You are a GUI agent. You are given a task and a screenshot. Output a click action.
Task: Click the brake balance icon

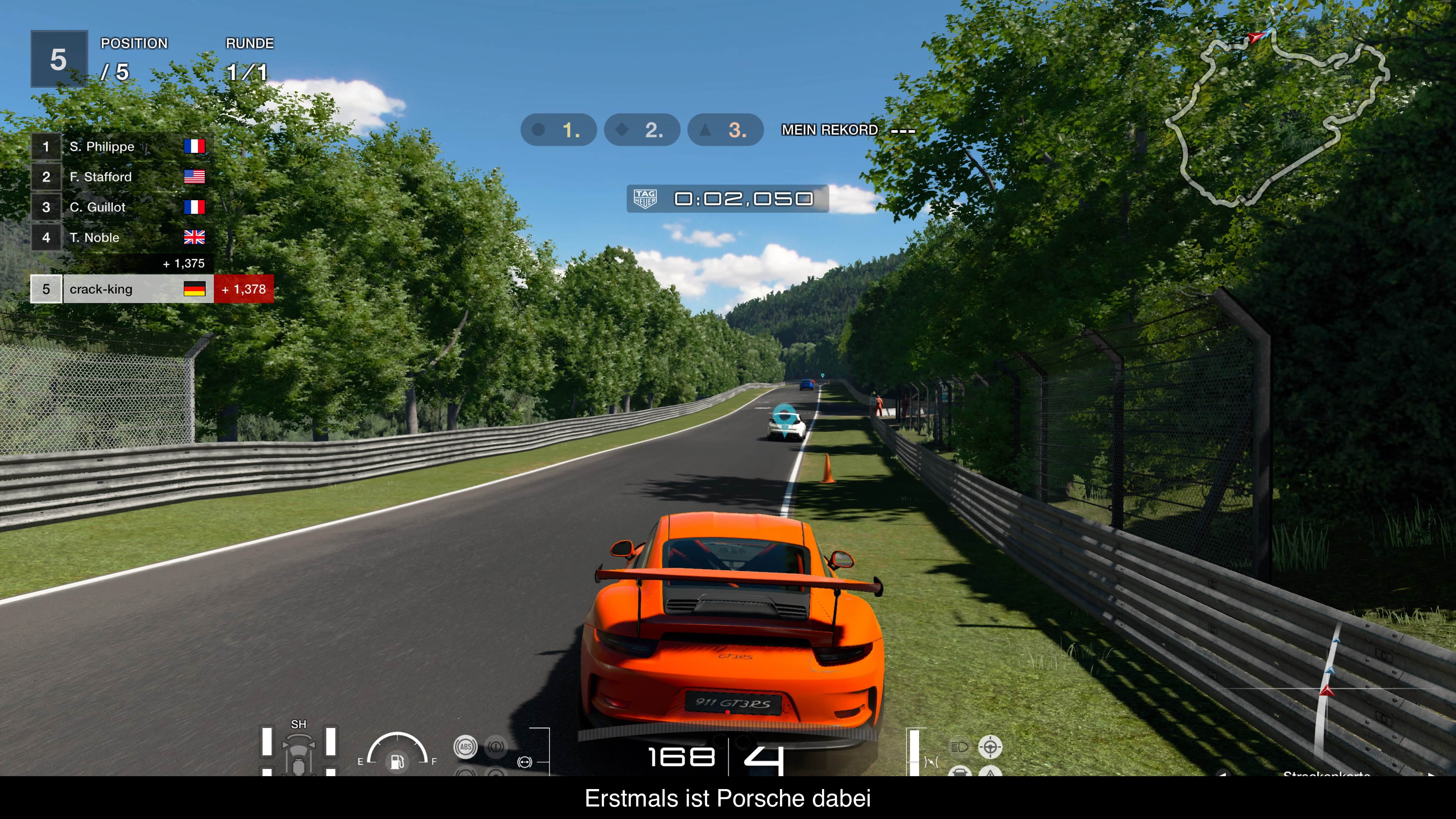[524, 762]
